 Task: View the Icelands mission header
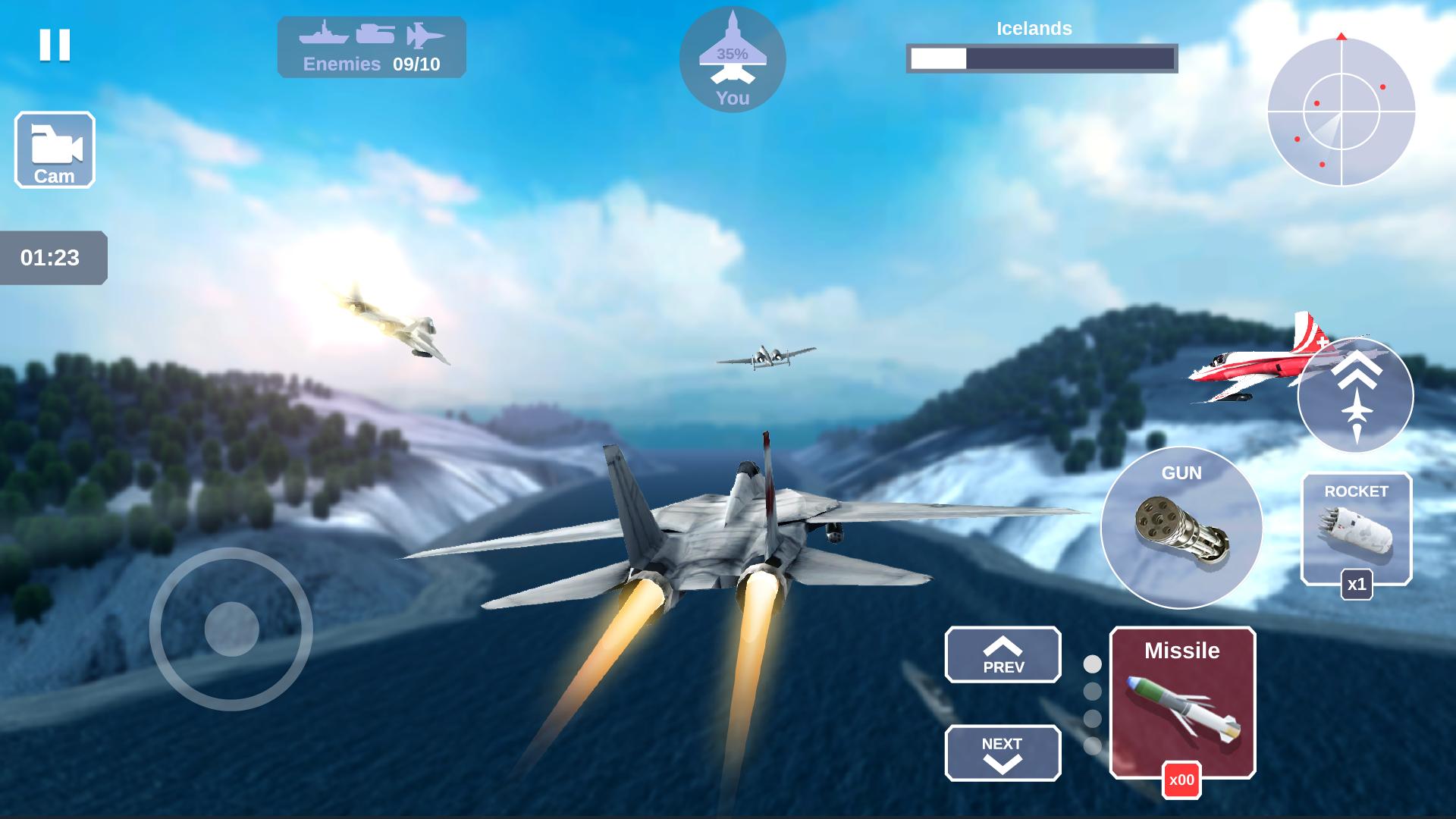pyautogui.click(x=1034, y=29)
